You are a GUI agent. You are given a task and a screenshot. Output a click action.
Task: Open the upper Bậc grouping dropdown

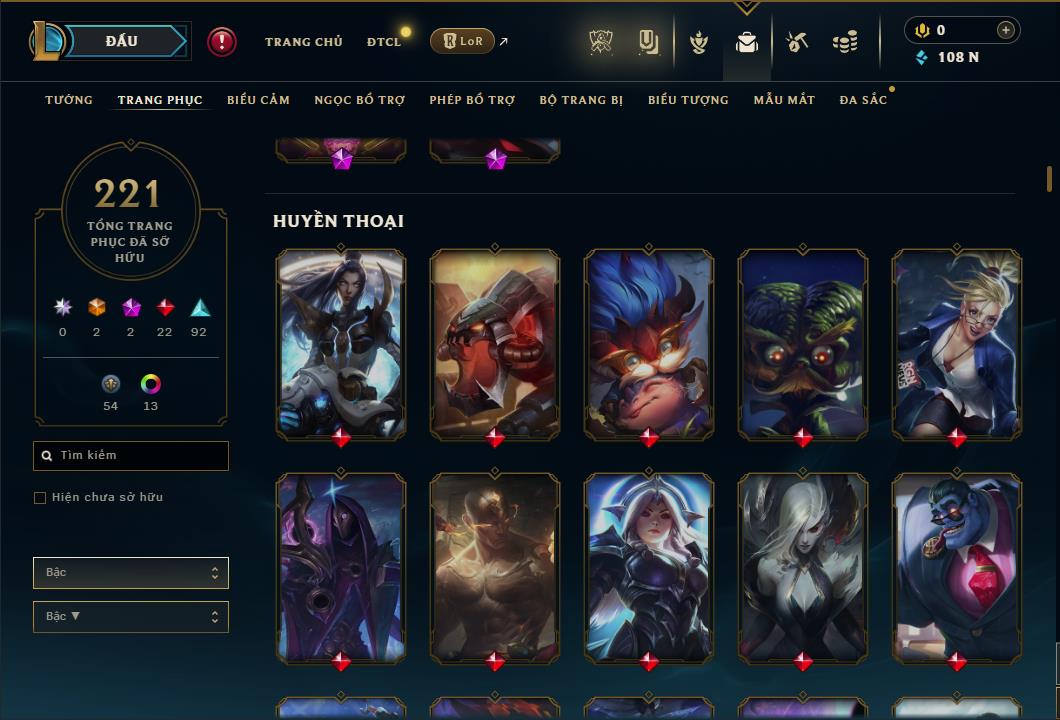[131, 573]
